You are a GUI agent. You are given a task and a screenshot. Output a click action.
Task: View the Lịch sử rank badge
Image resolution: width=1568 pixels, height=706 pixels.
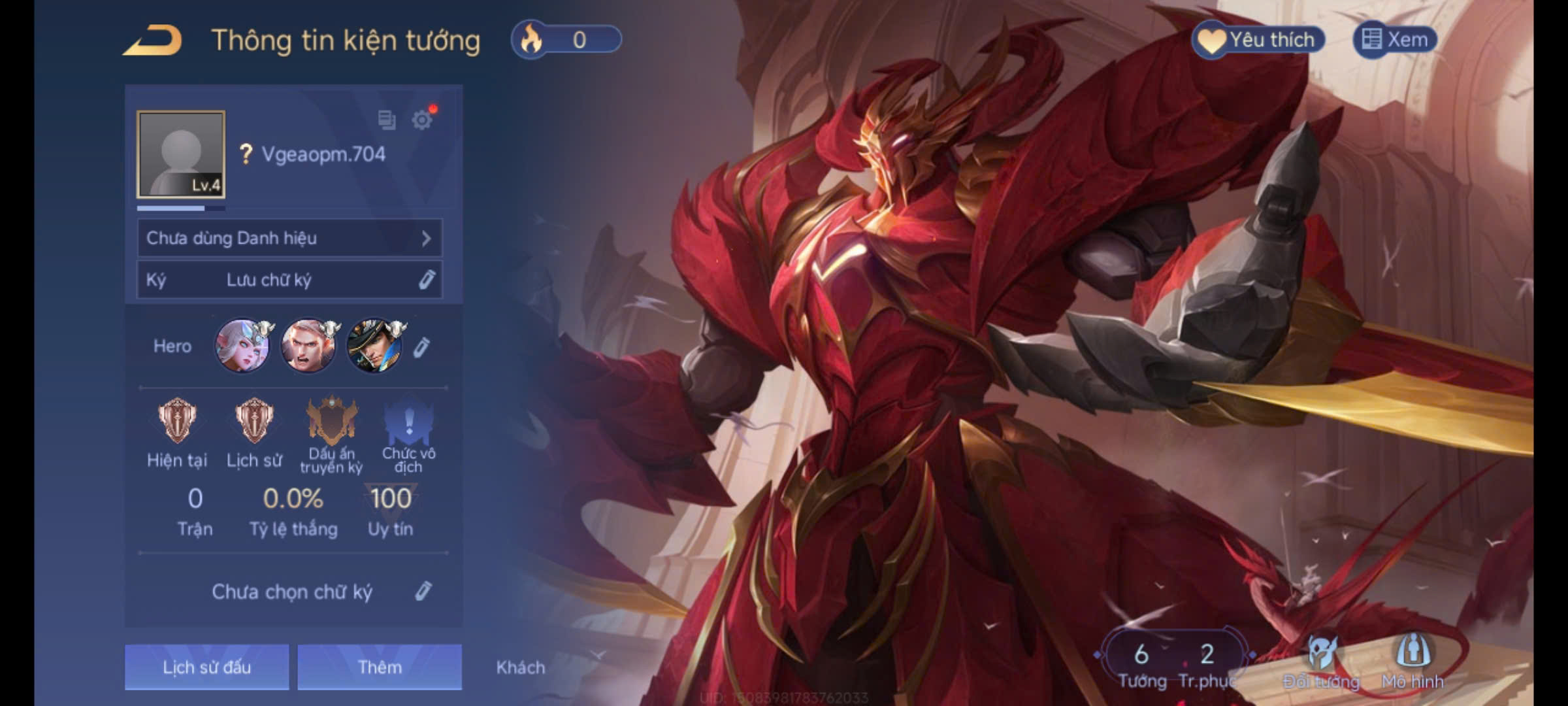254,421
